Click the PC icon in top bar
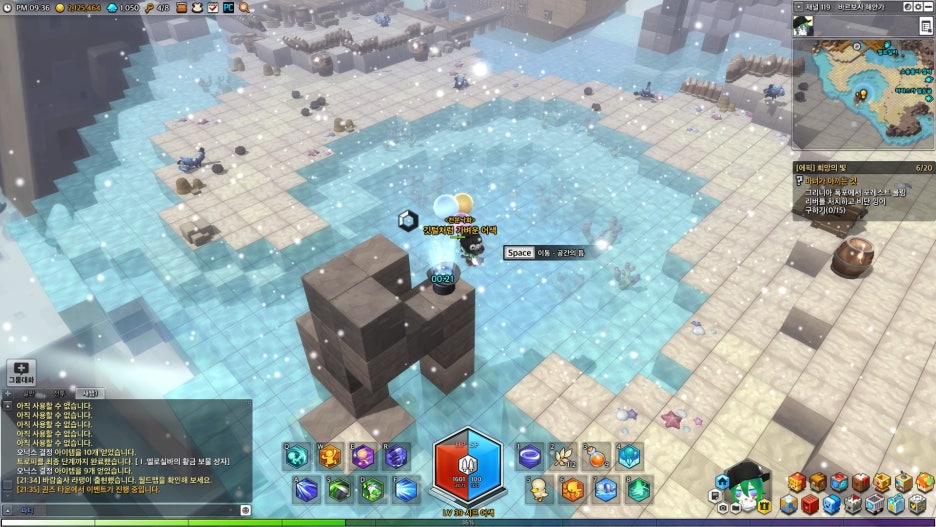 [x=229, y=7]
